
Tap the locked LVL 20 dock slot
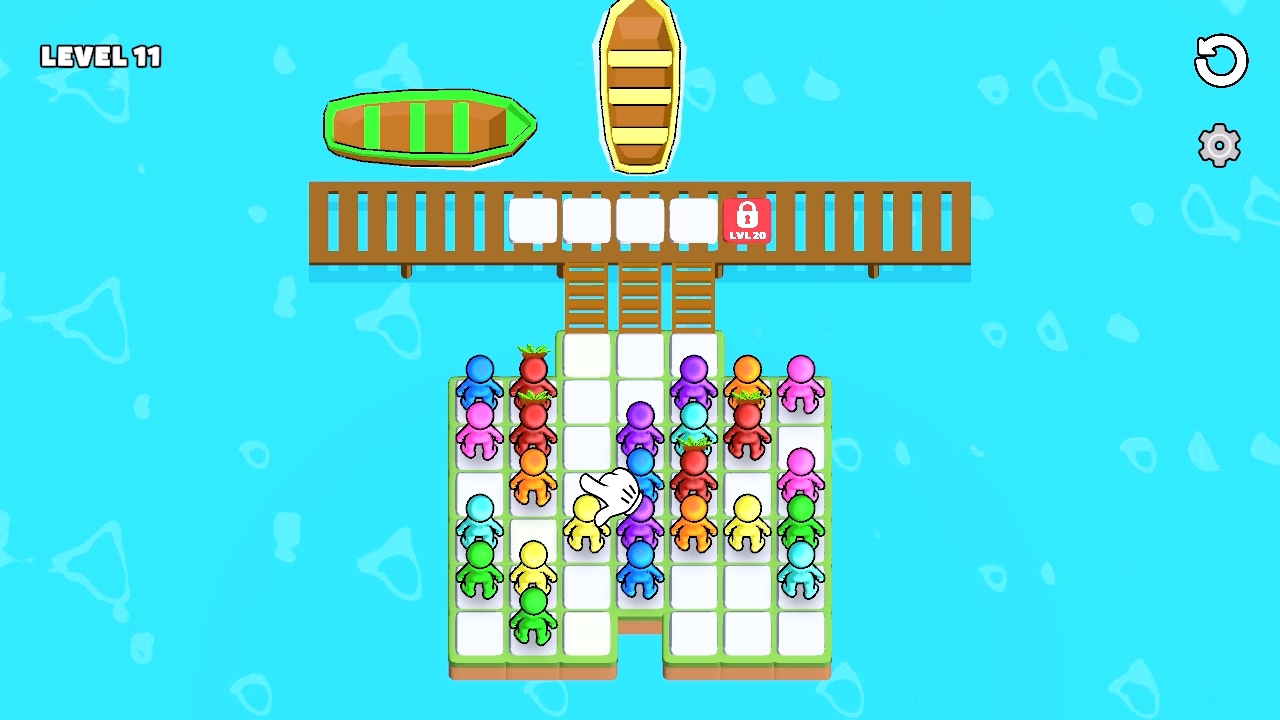pos(748,221)
